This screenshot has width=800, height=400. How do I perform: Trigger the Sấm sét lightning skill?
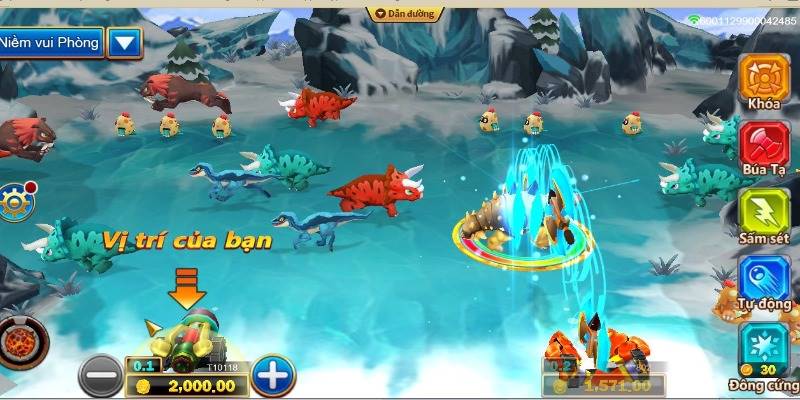click(764, 212)
